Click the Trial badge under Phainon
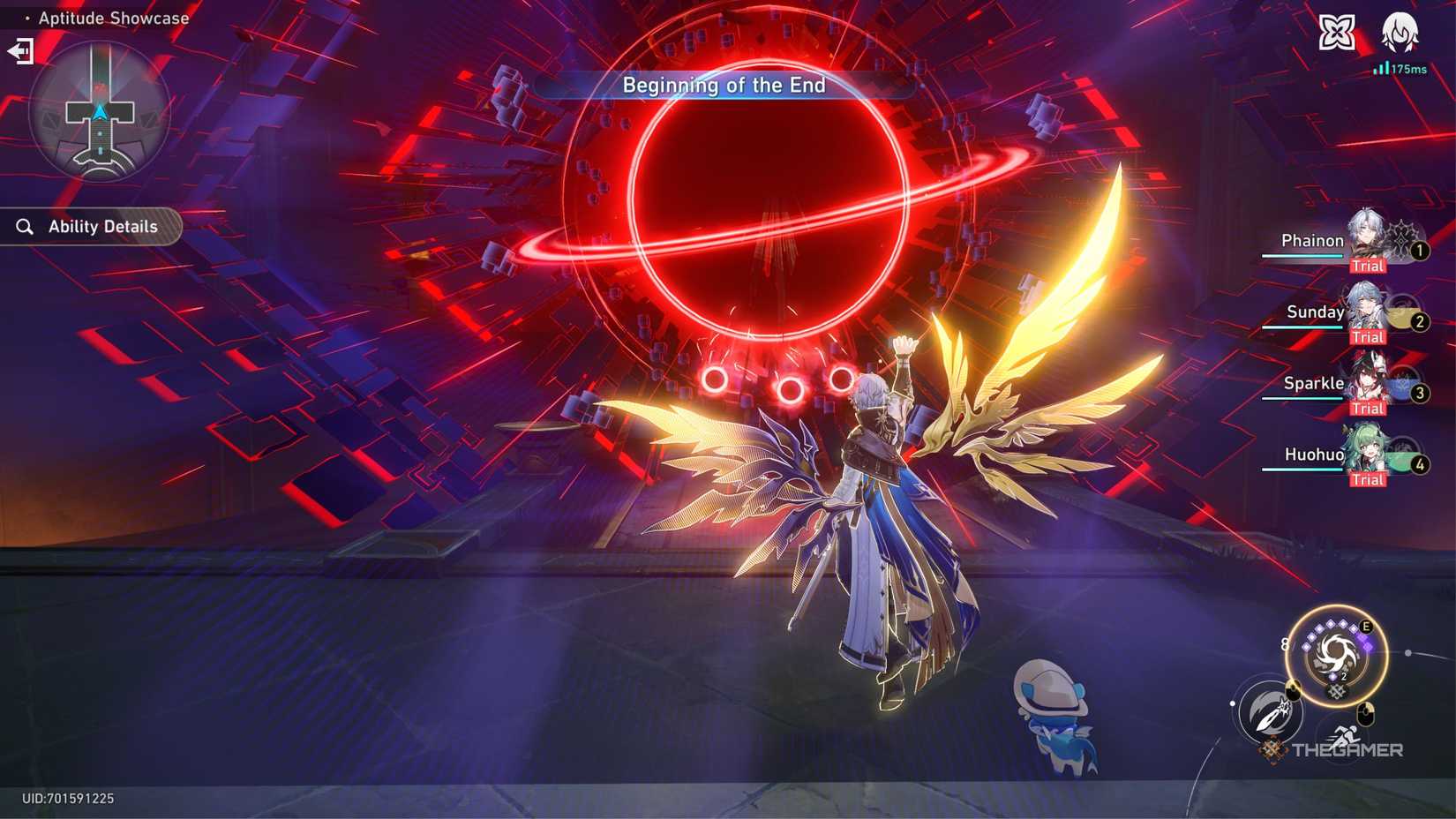 [x=1369, y=265]
